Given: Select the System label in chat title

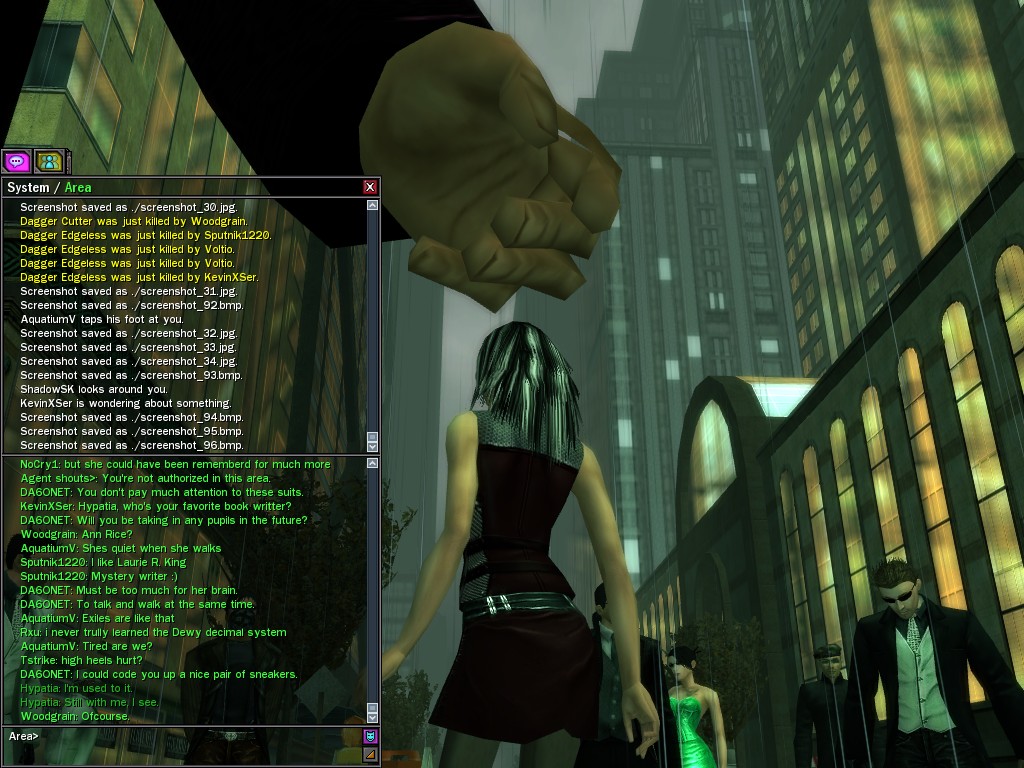Looking at the screenshot, I should point(28,187).
